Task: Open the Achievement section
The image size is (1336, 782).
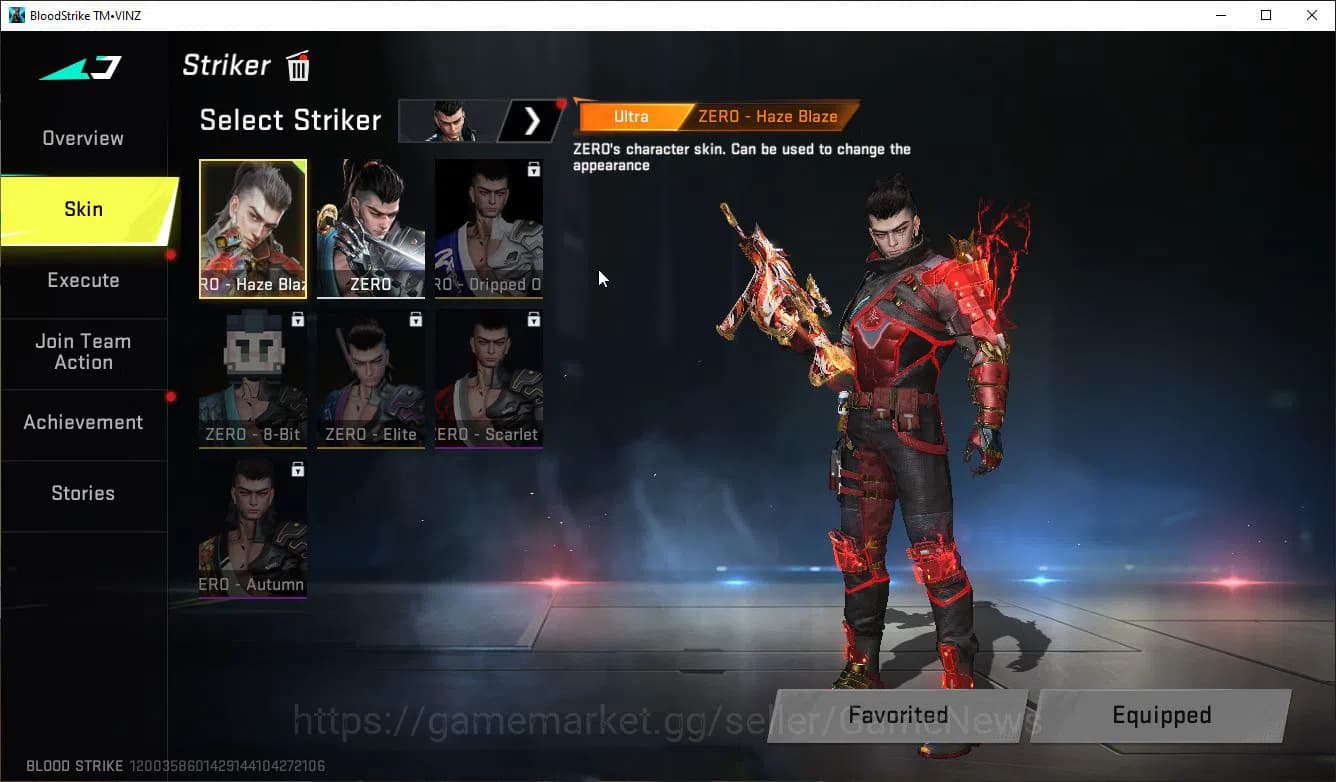Action: pos(83,422)
